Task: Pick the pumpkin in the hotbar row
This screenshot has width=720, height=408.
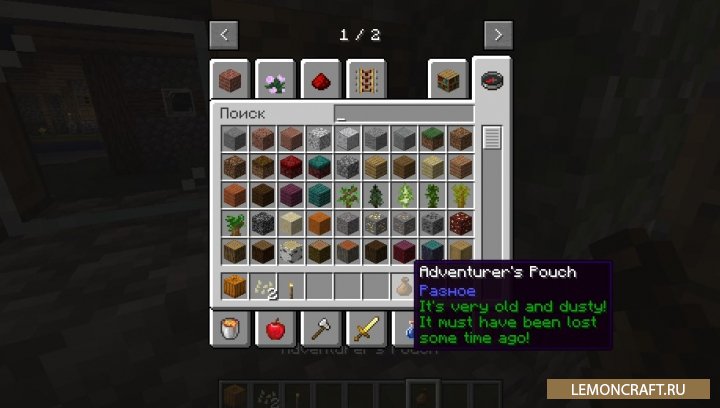Action: [x=235, y=287]
